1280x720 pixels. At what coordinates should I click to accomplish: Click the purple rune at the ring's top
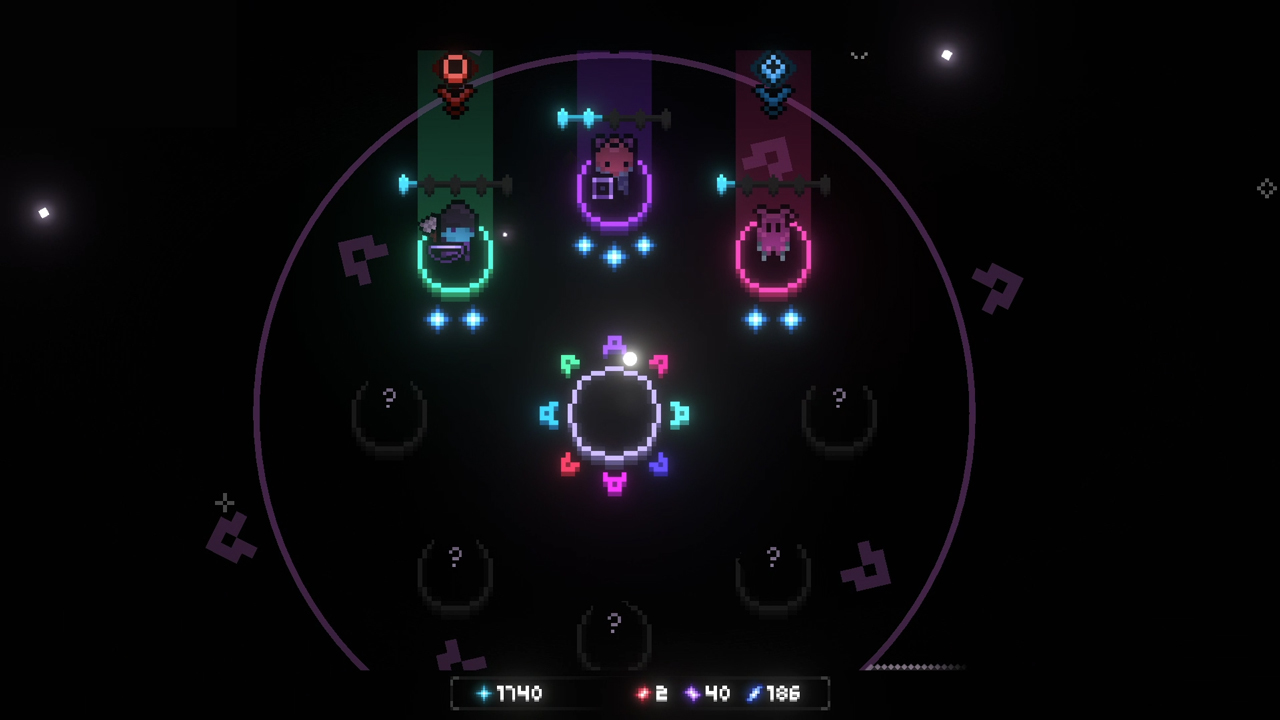tap(613, 345)
